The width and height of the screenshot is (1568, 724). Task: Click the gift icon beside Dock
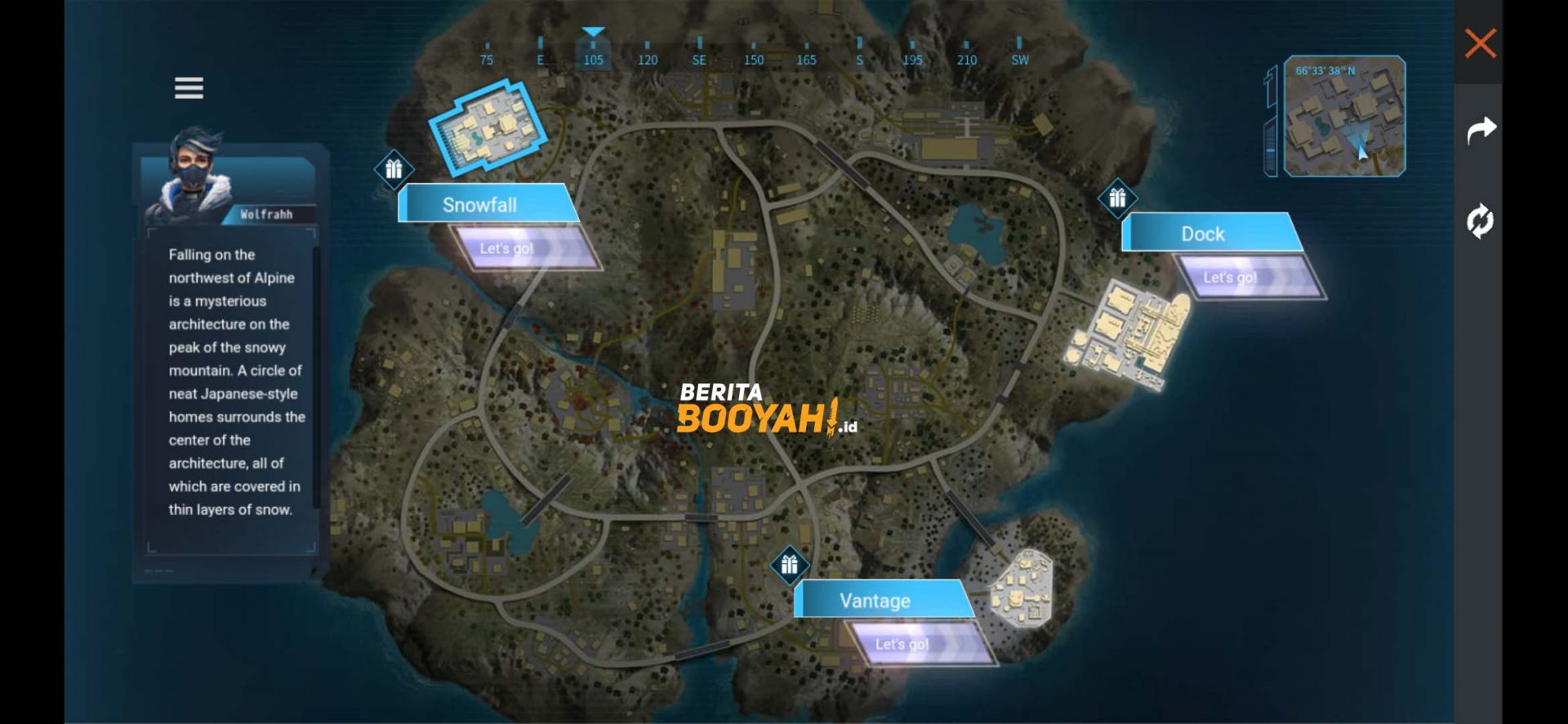point(1119,197)
